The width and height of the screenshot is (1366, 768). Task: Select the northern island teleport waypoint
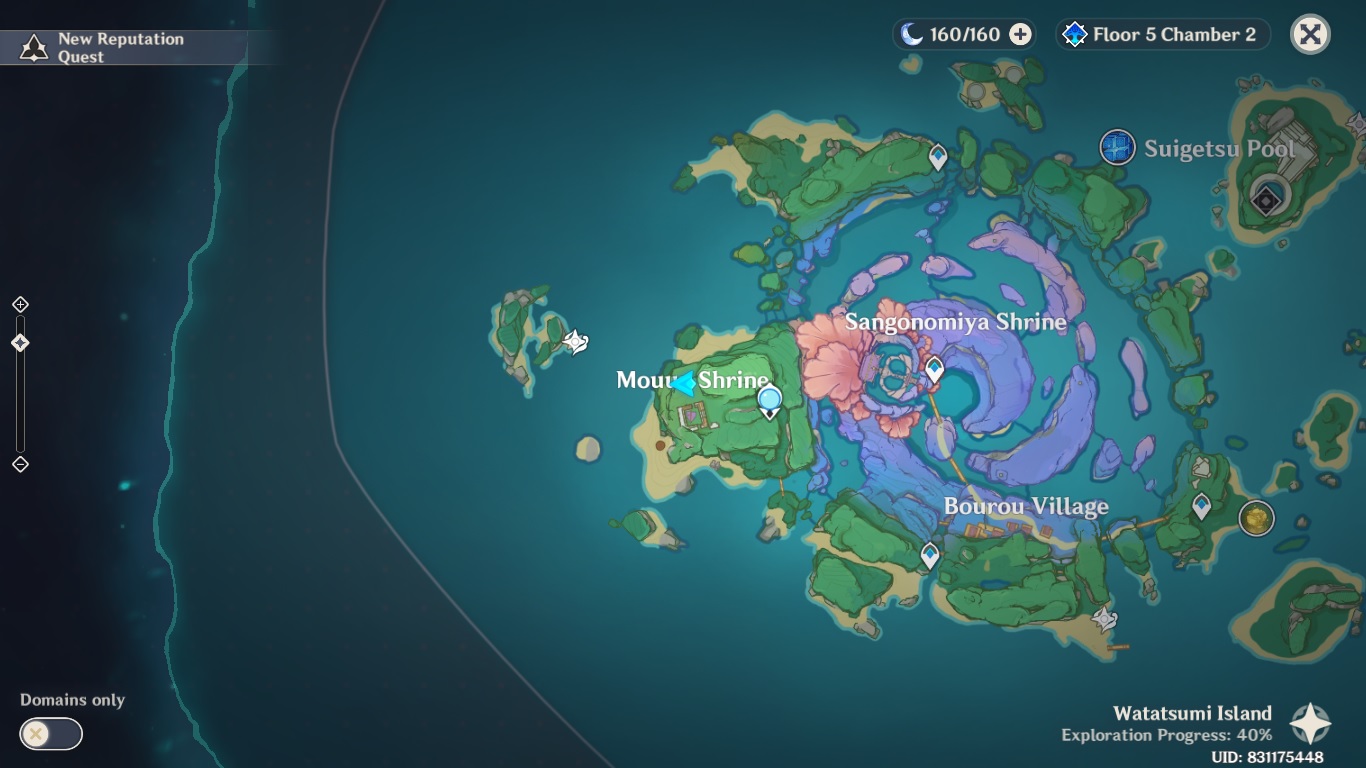coord(938,157)
